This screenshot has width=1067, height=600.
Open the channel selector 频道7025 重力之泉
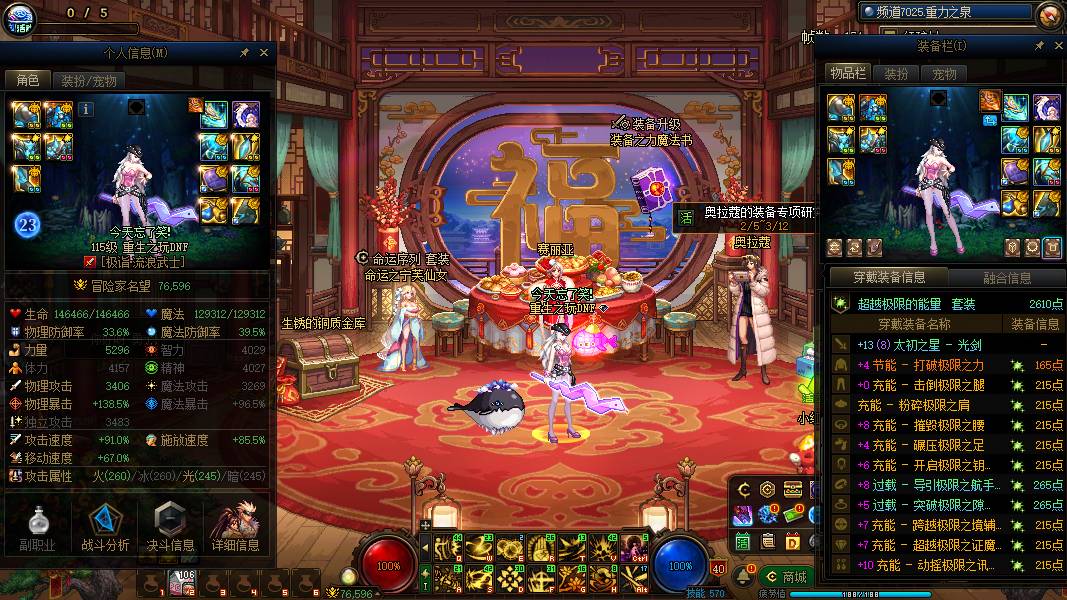[945, 12]
